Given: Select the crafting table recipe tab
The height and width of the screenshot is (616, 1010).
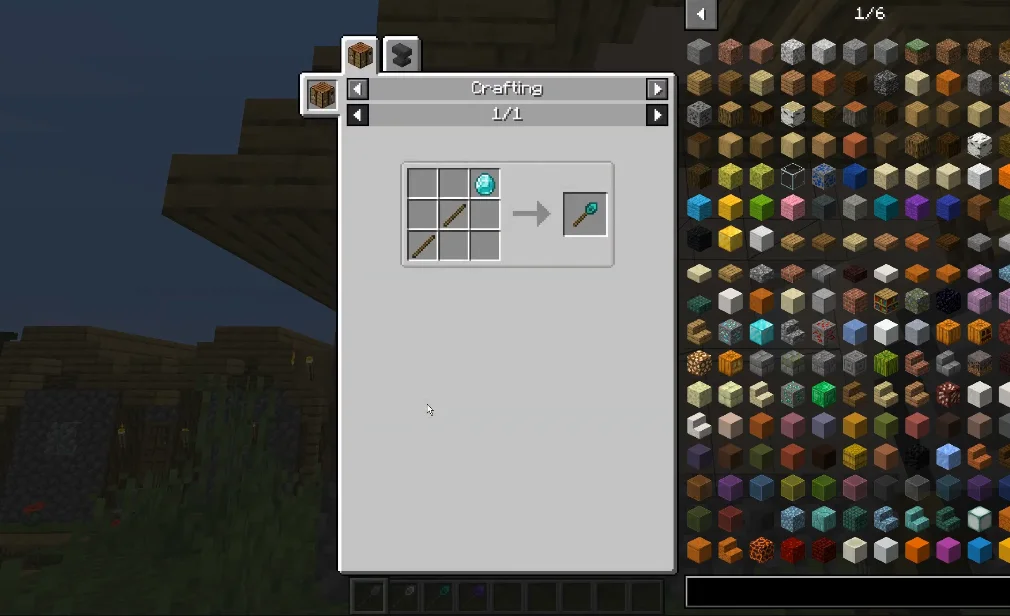Looking at the screenshot, I should (x=360, y=55).
